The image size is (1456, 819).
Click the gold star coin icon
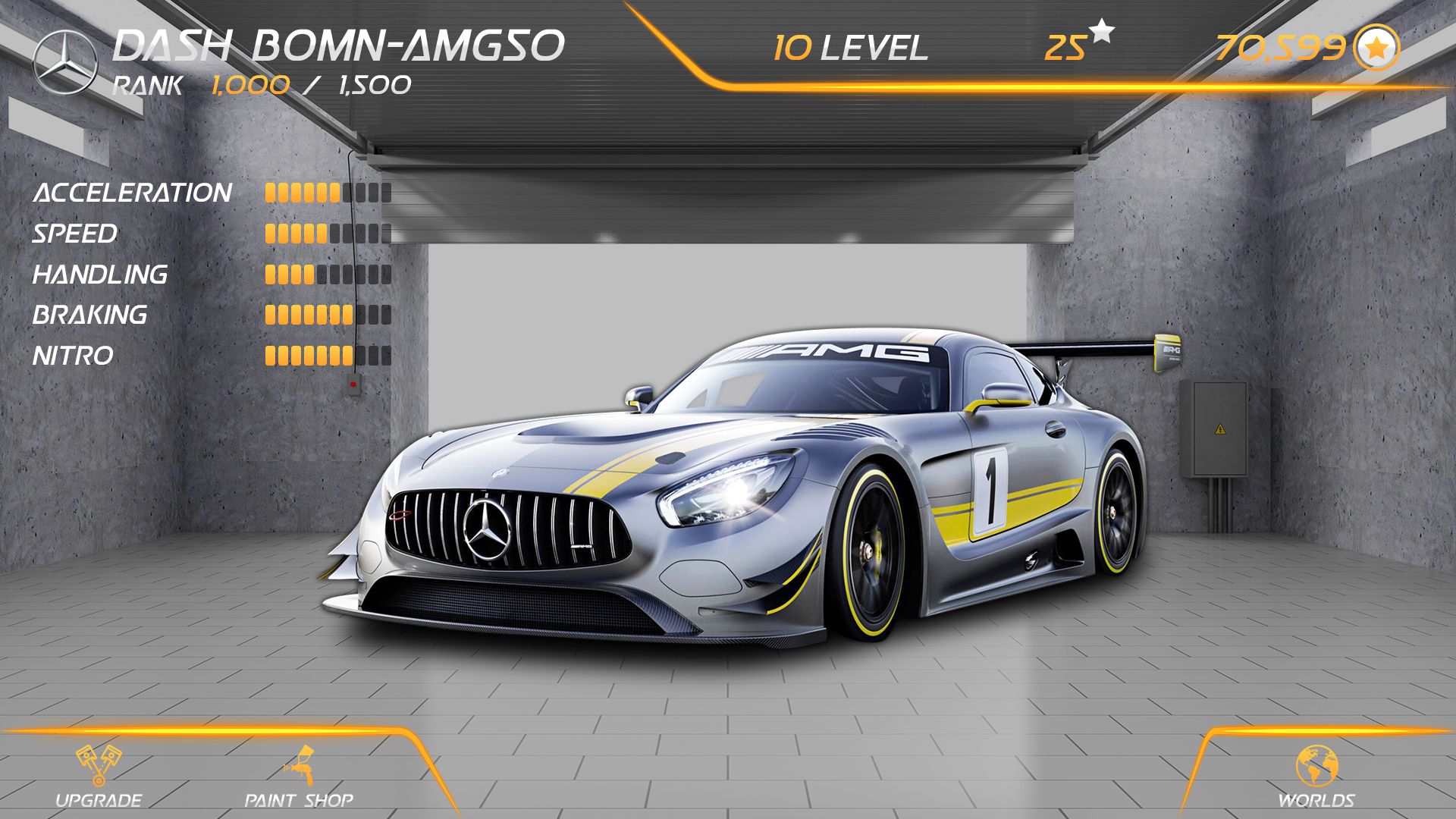1377,48
